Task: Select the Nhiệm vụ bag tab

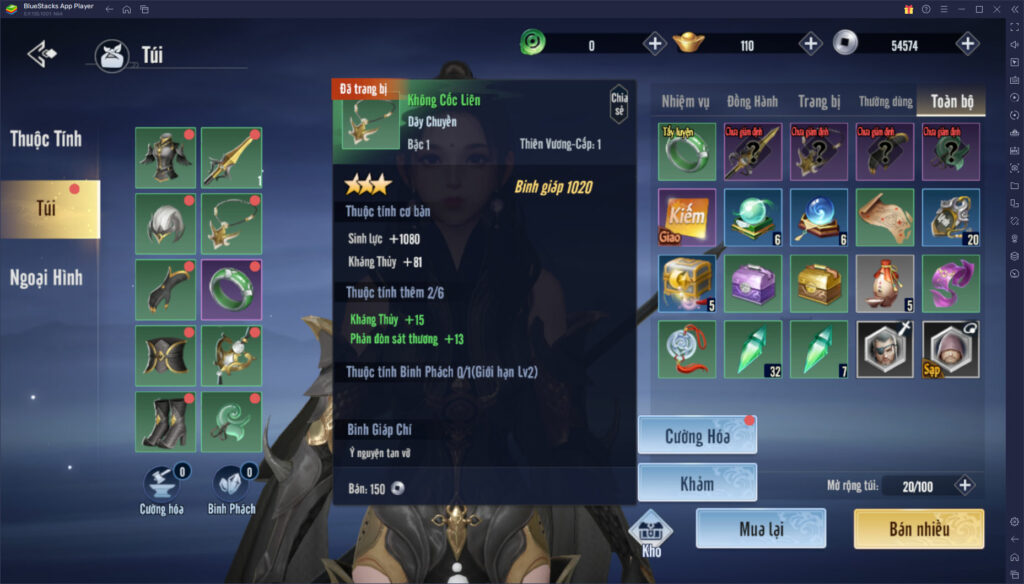Action: pos(686,101)
